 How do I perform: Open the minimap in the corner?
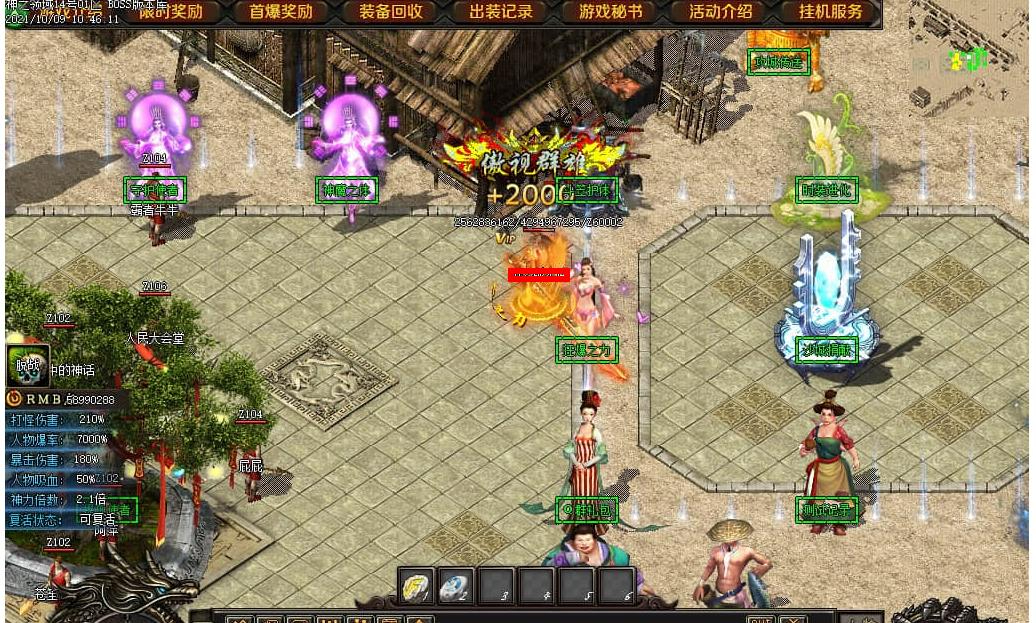[x=963, y=60]
